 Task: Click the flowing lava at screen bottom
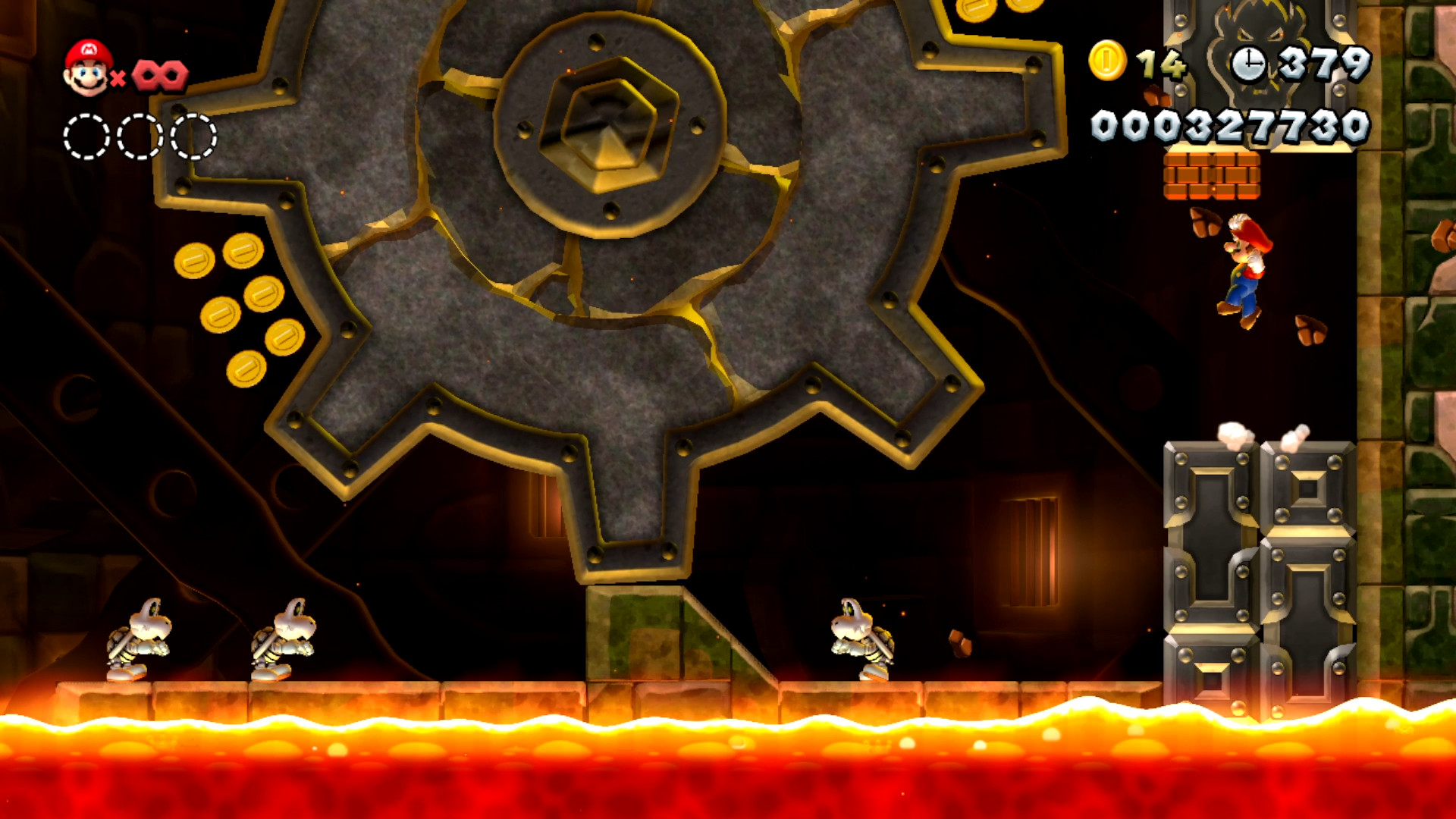[x=728, y=766]
